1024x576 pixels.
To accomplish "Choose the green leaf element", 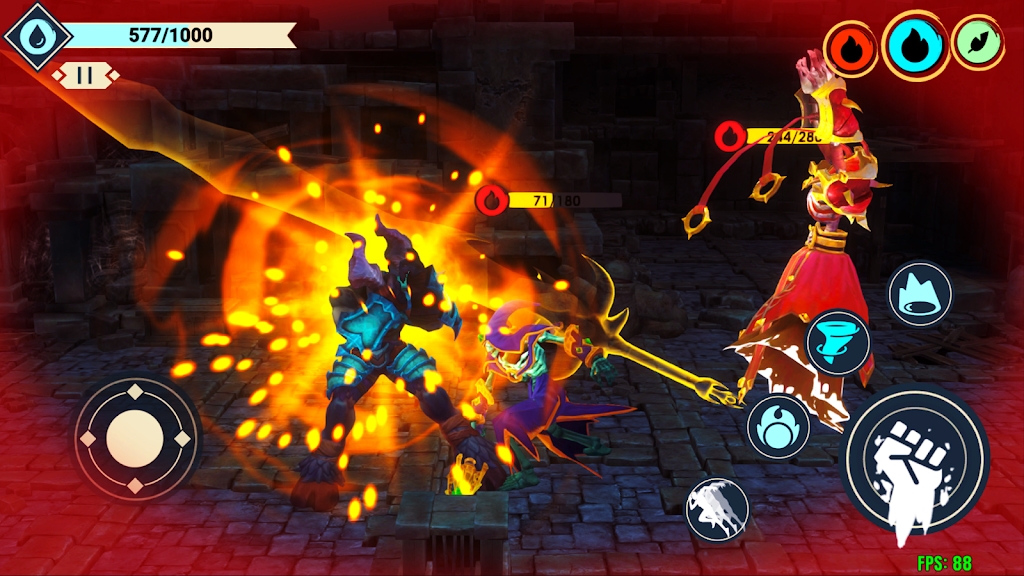I will 977,43.
